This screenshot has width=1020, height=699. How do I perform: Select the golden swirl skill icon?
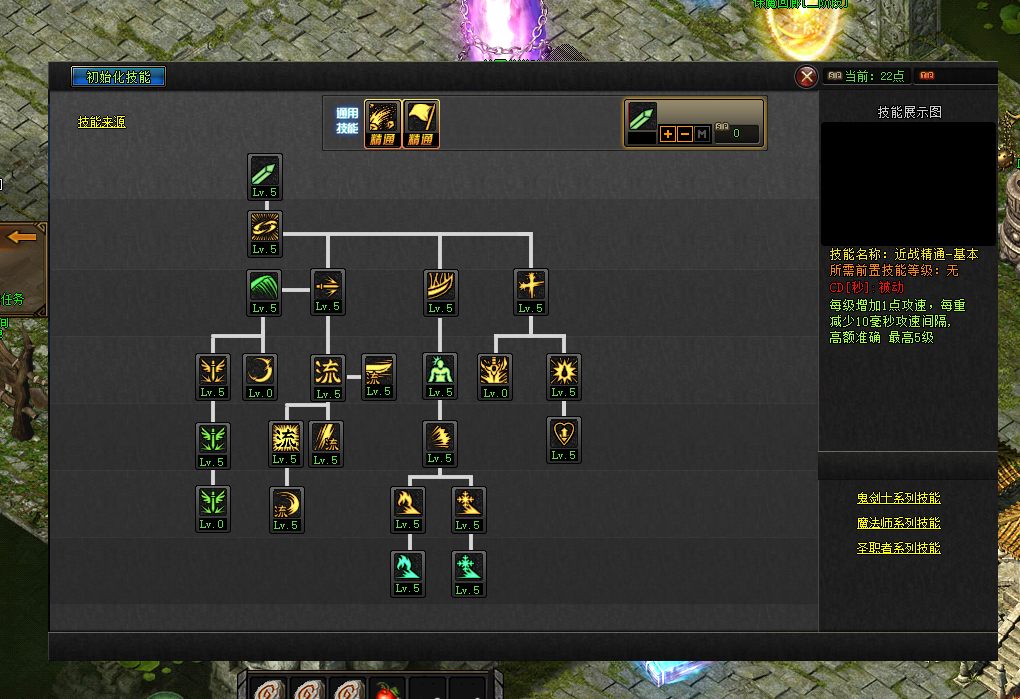point(265,228)
